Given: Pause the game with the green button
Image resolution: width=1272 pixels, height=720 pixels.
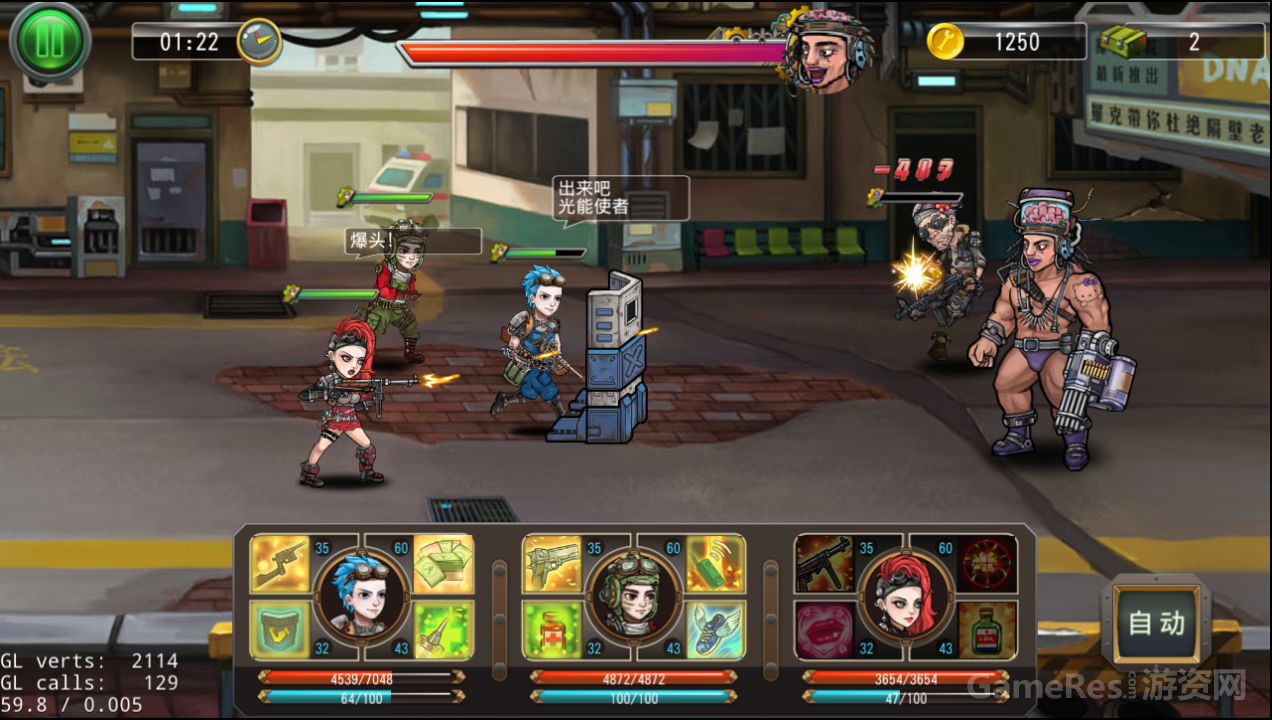Looking at the screenshot, I should 50,42.
